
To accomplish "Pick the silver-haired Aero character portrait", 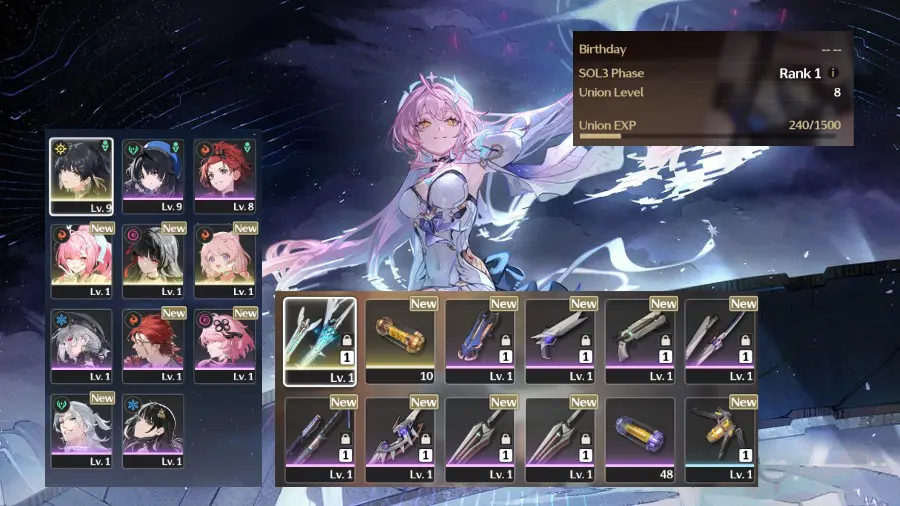I will 82,431.
